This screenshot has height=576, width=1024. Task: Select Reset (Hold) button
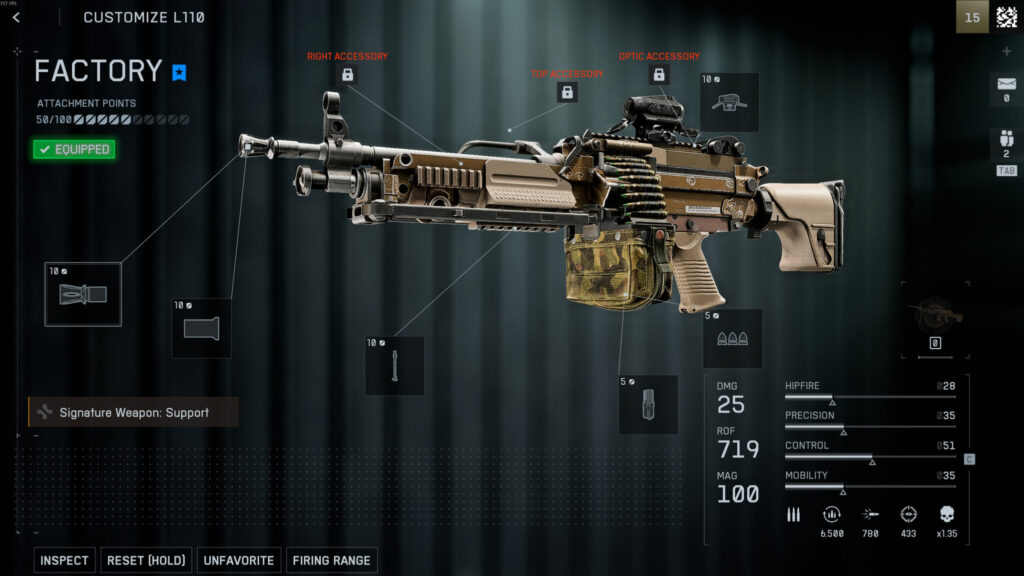147,560
